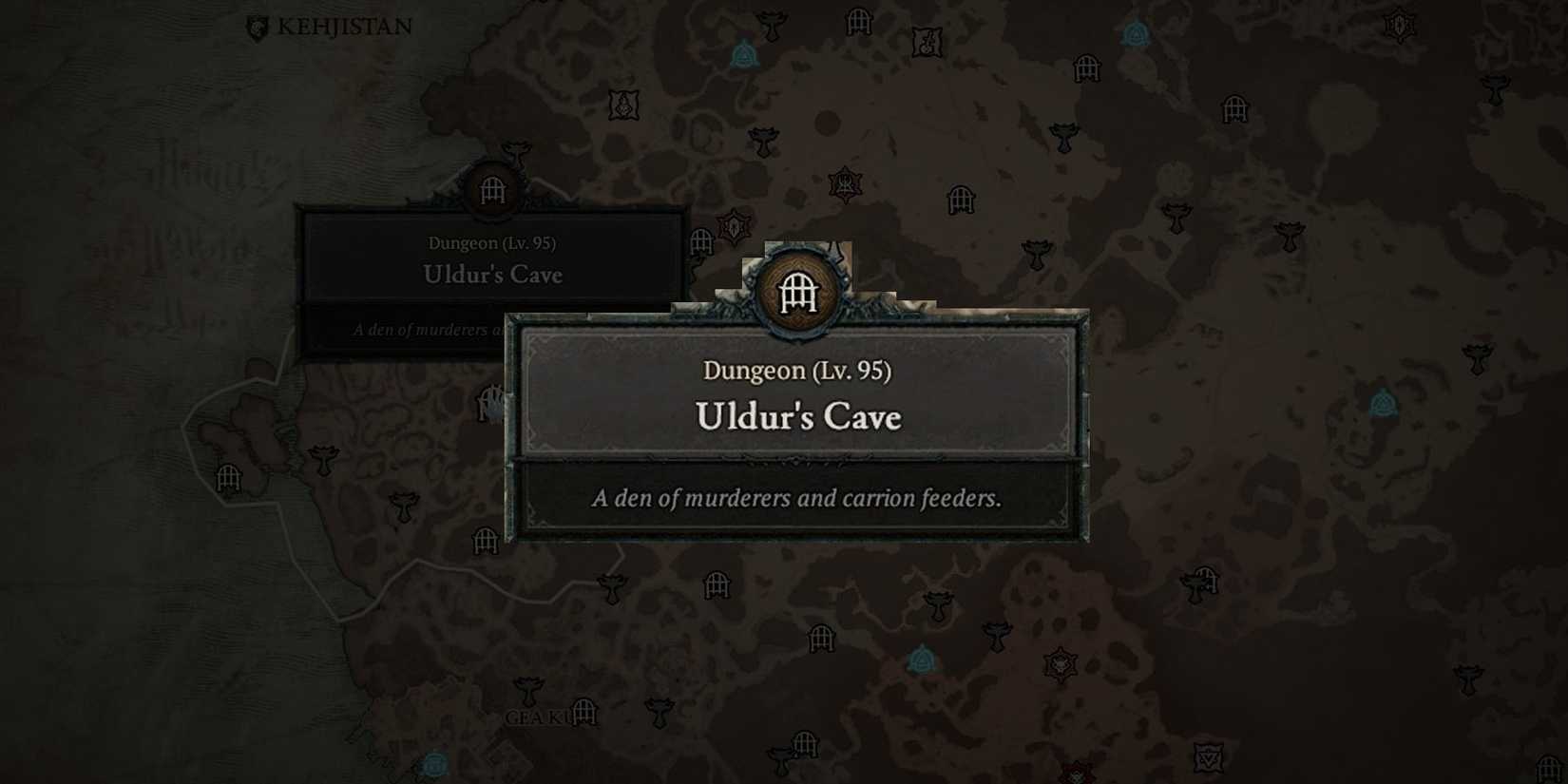Select the Kehjistan region name text
Image resolution: width=1568 pixels, height=784 pixels.
[344, 27]
